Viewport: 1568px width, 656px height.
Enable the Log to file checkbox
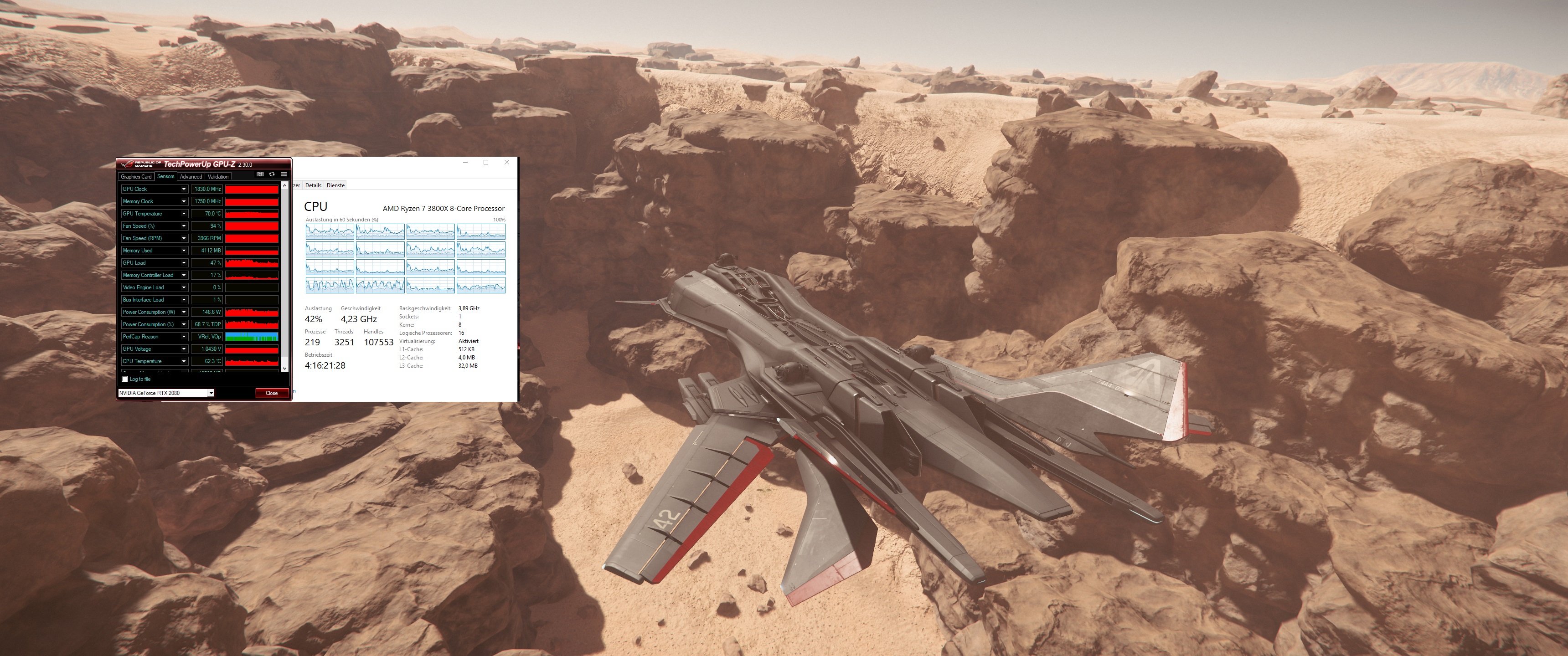pyautogui.click(x=125, y=380)
